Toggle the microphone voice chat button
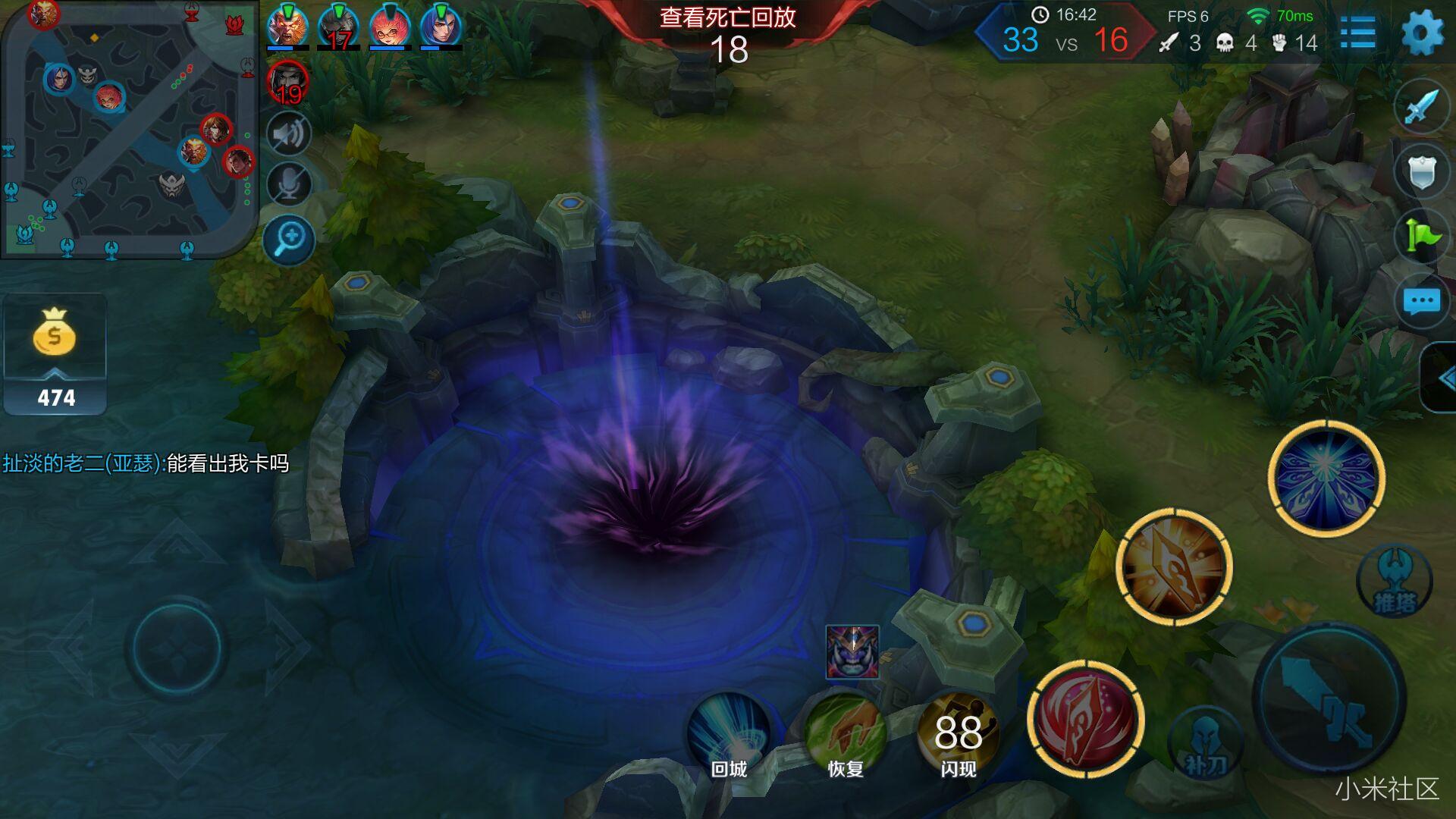 [289, 183]
